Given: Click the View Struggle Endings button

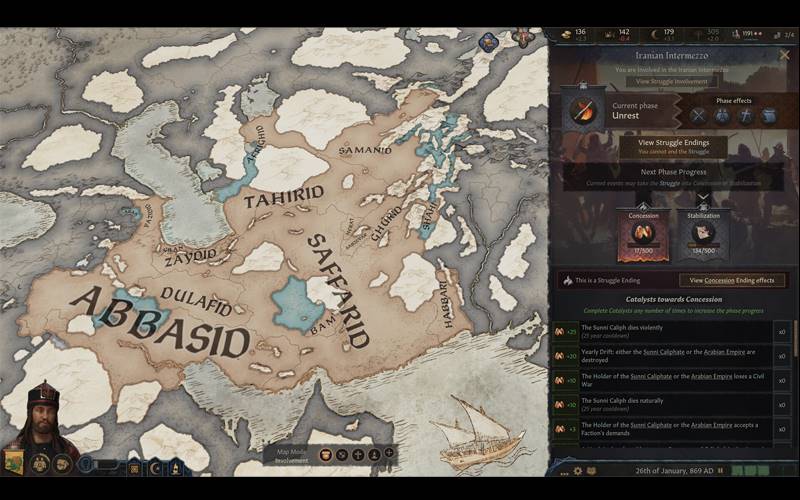Looking at the screenshot, I should 673,146.
